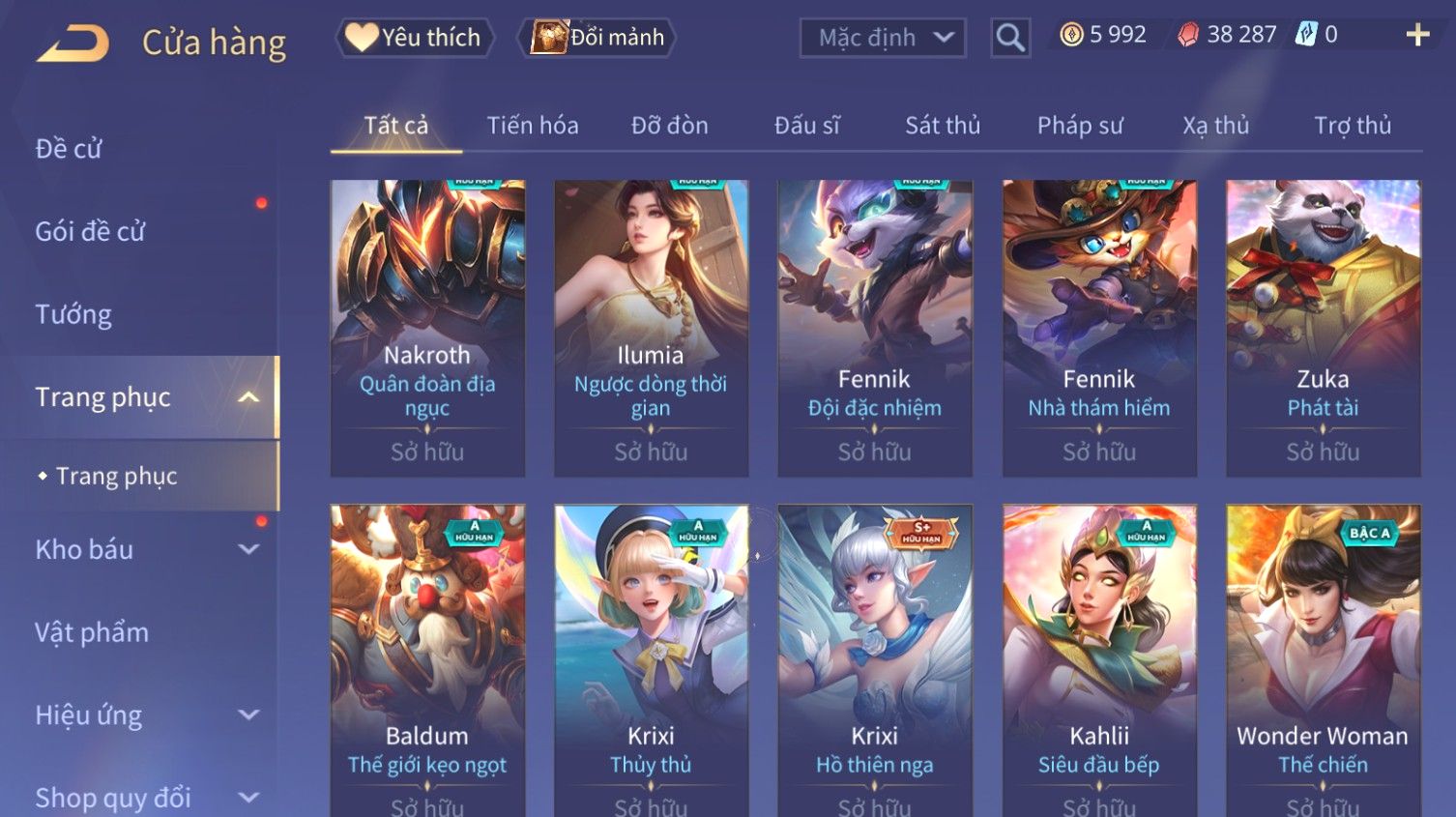
Task: Go to the Vật phẩm items section
Action: pos(92,632)
